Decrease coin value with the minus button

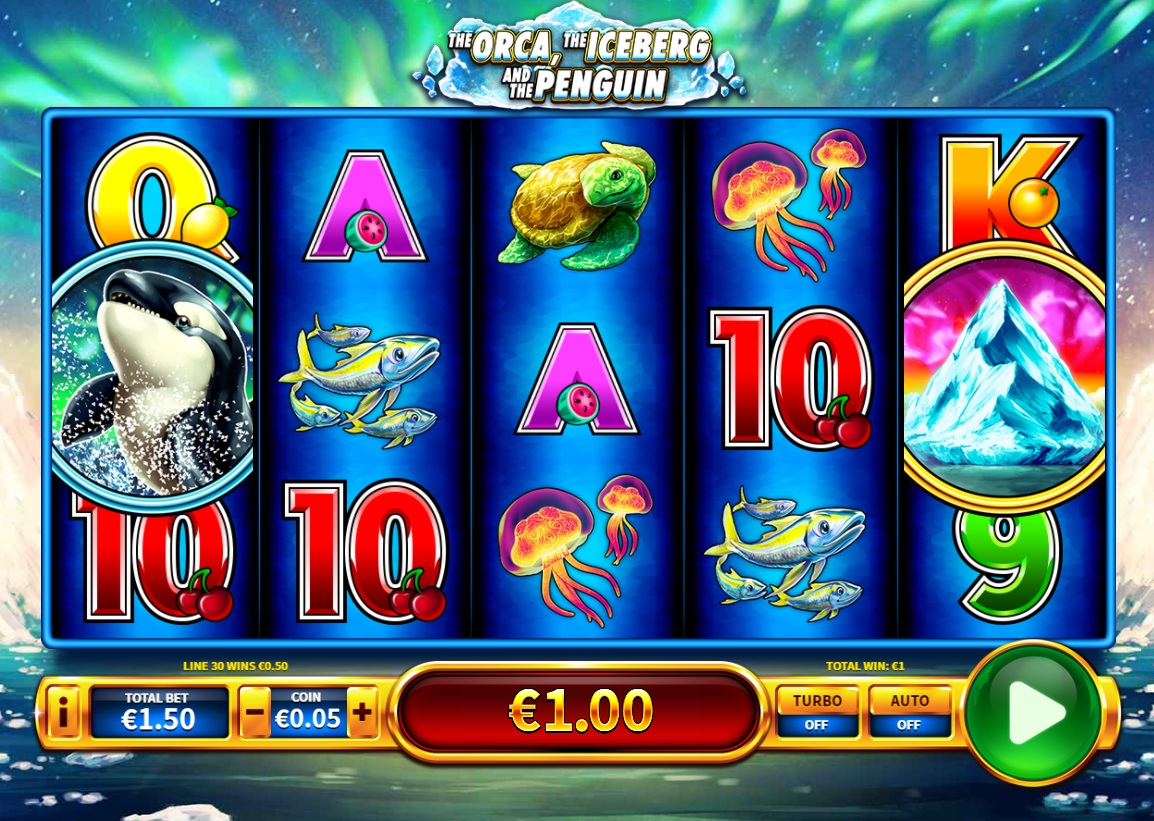[x=255, y=713]
